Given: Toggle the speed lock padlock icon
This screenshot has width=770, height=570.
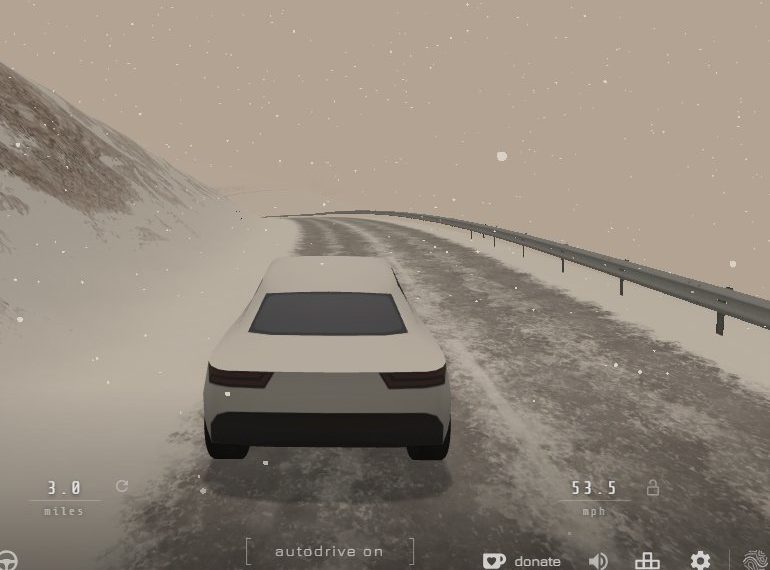Looking at the screenshot, I should [653, 488].
